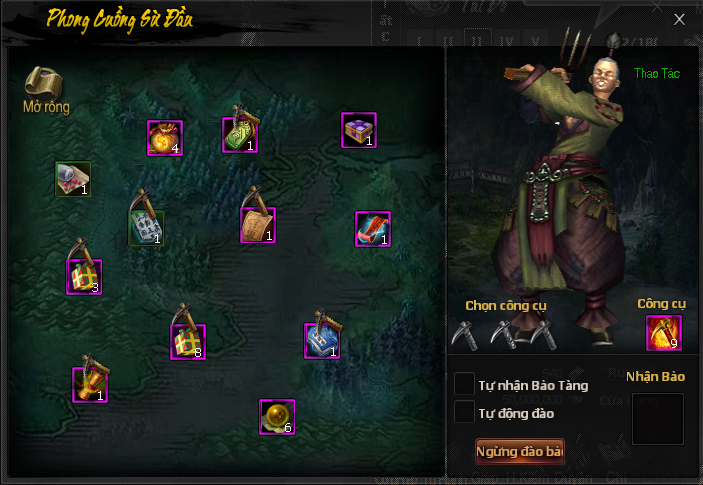The width and height of the screenshot is (703, 485).
Task: Click the Mở rộng scroll button
Action: point(44,88)
